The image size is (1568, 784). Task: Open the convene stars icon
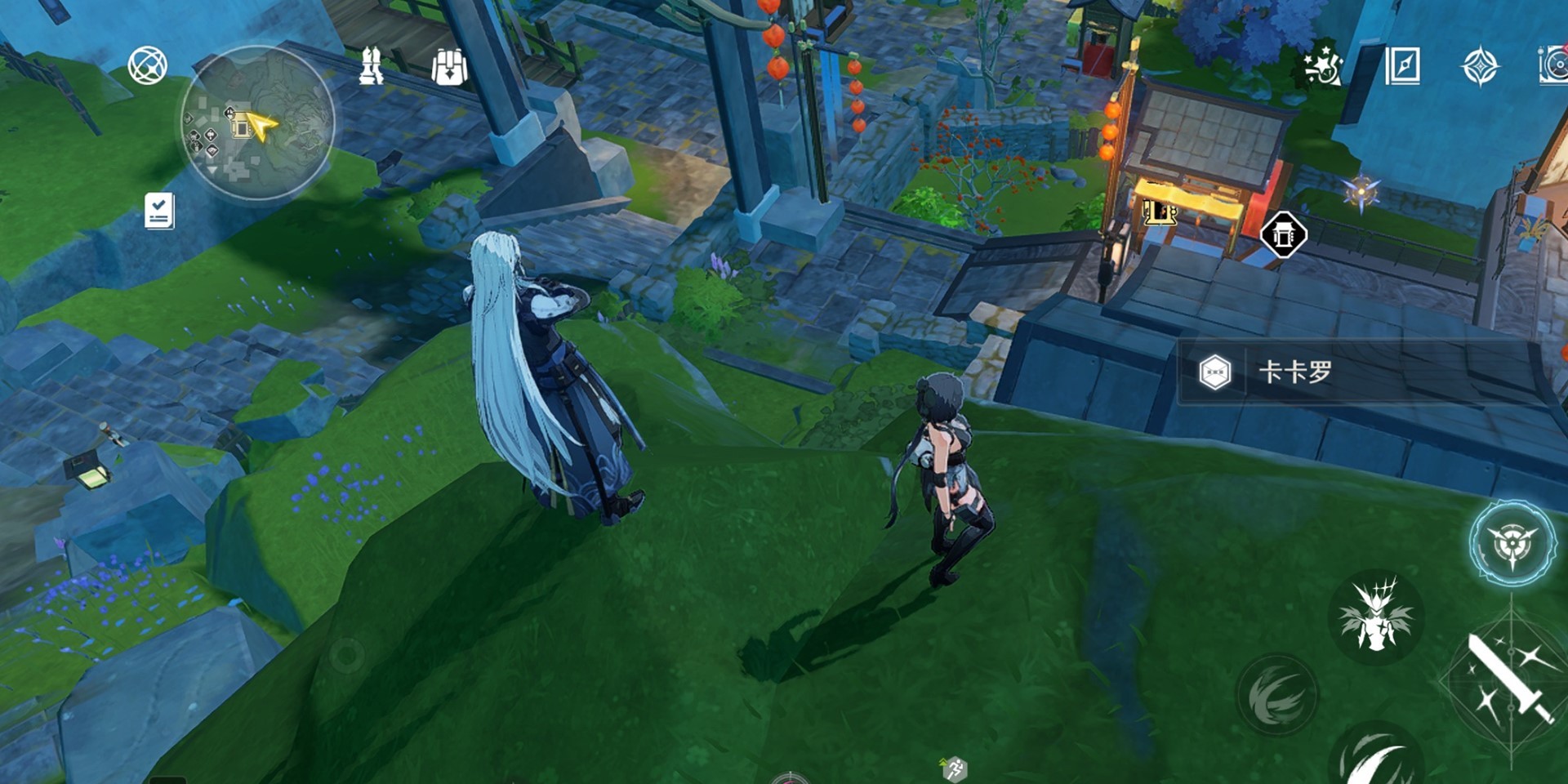[1321, 65]
